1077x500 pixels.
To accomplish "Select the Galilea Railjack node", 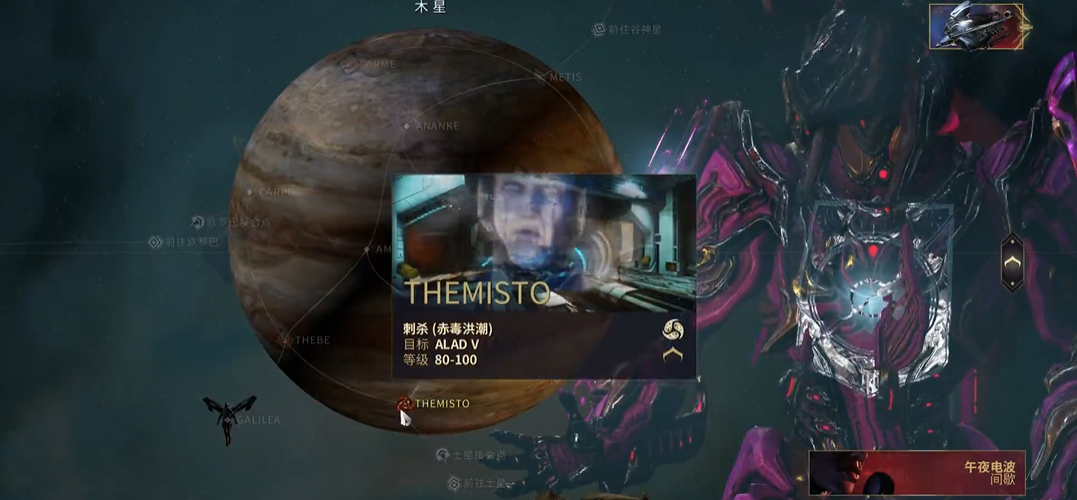I will [x=229, y=414].
